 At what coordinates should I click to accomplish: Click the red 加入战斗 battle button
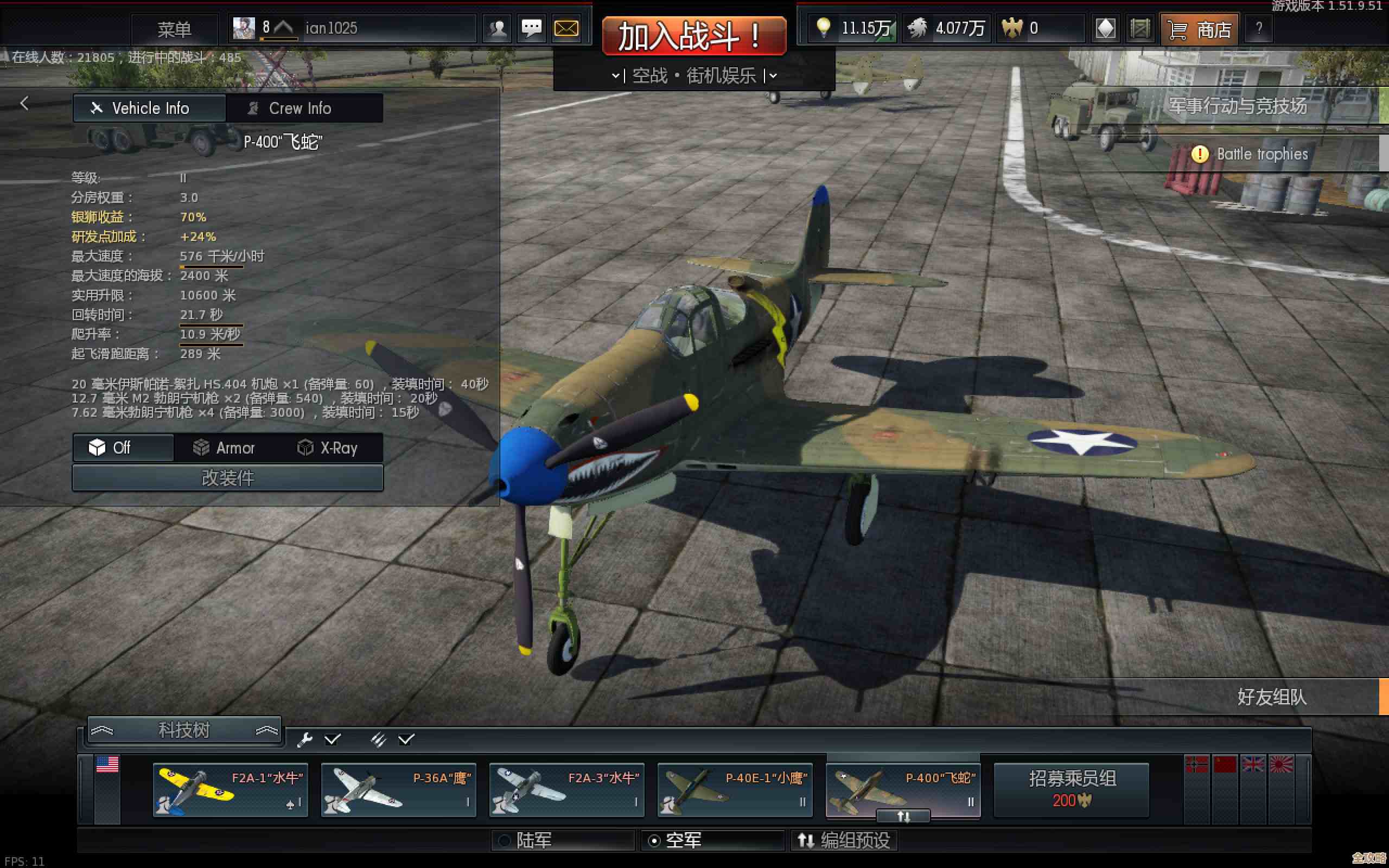coord(693,36)
